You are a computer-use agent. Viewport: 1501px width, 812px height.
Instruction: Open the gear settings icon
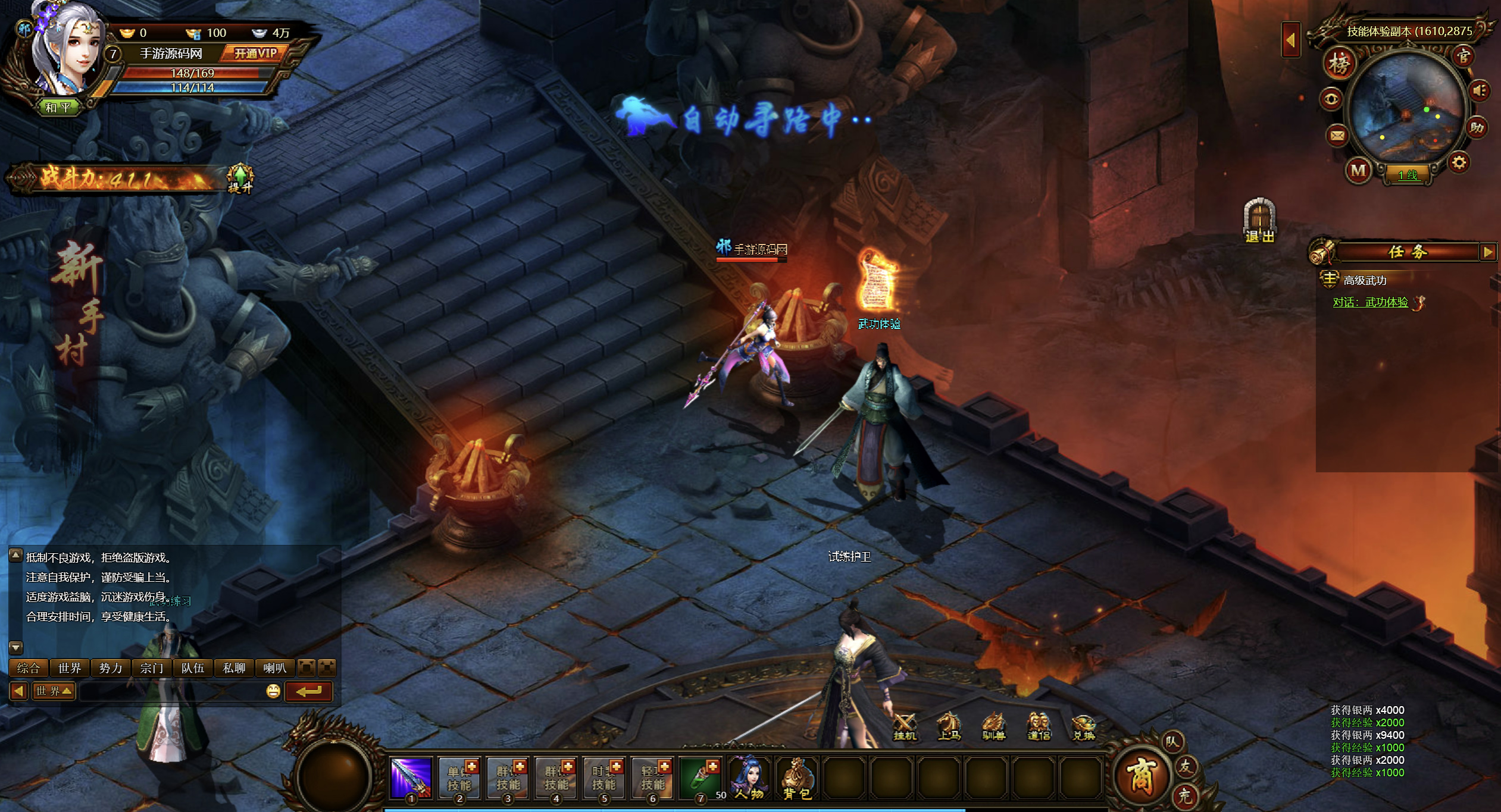1459,162
